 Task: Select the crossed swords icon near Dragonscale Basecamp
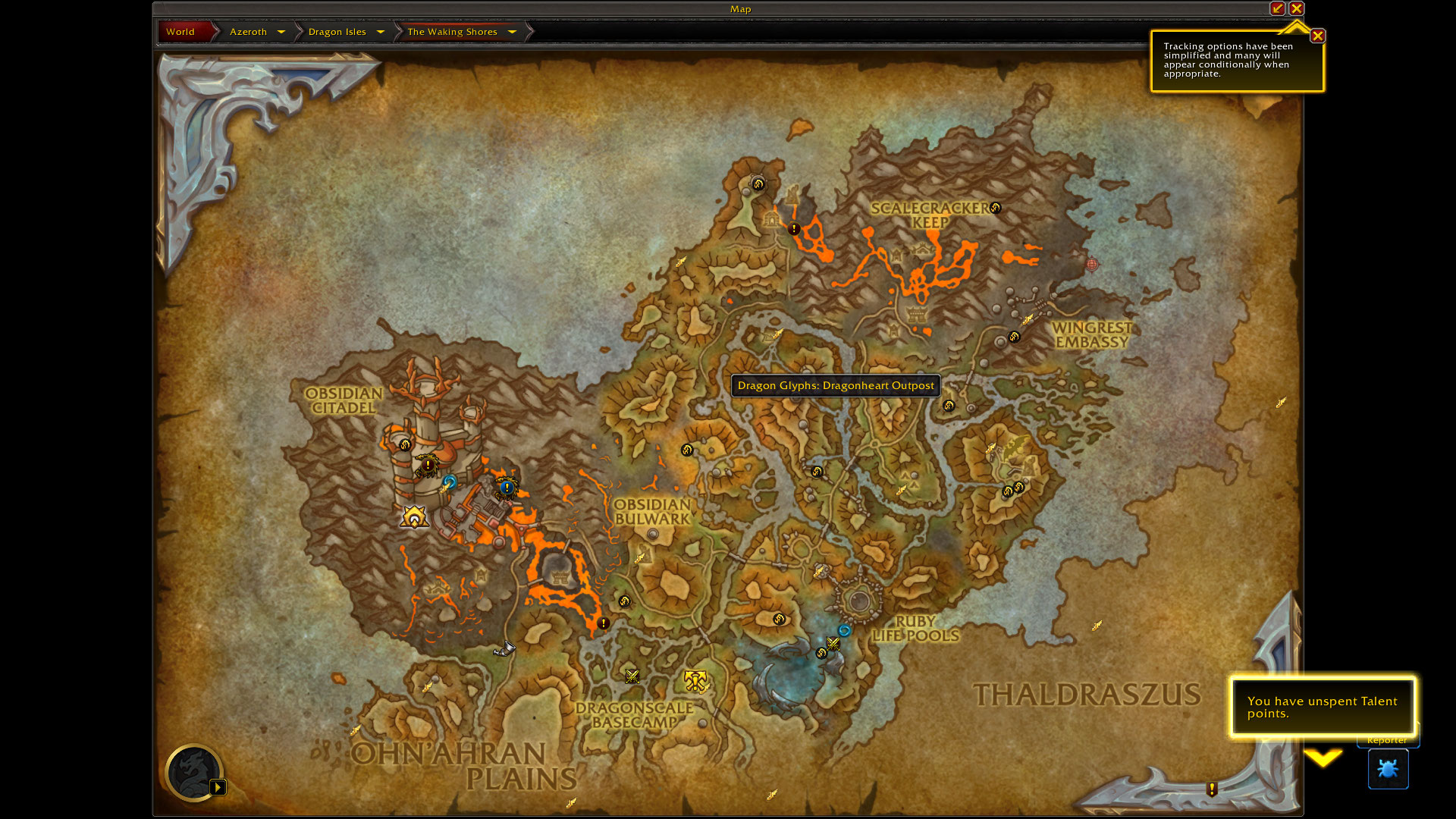pos(632,676)
